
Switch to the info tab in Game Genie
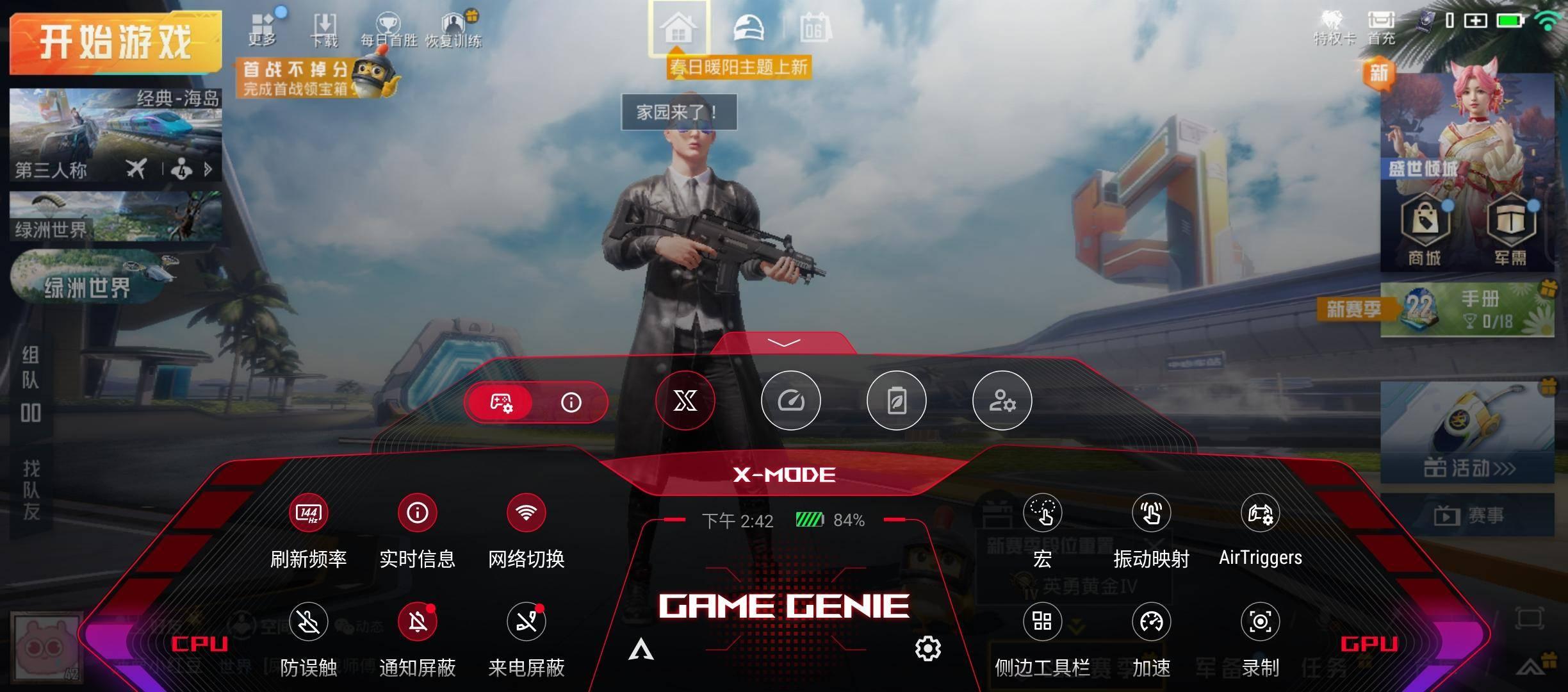click(571, 402)
